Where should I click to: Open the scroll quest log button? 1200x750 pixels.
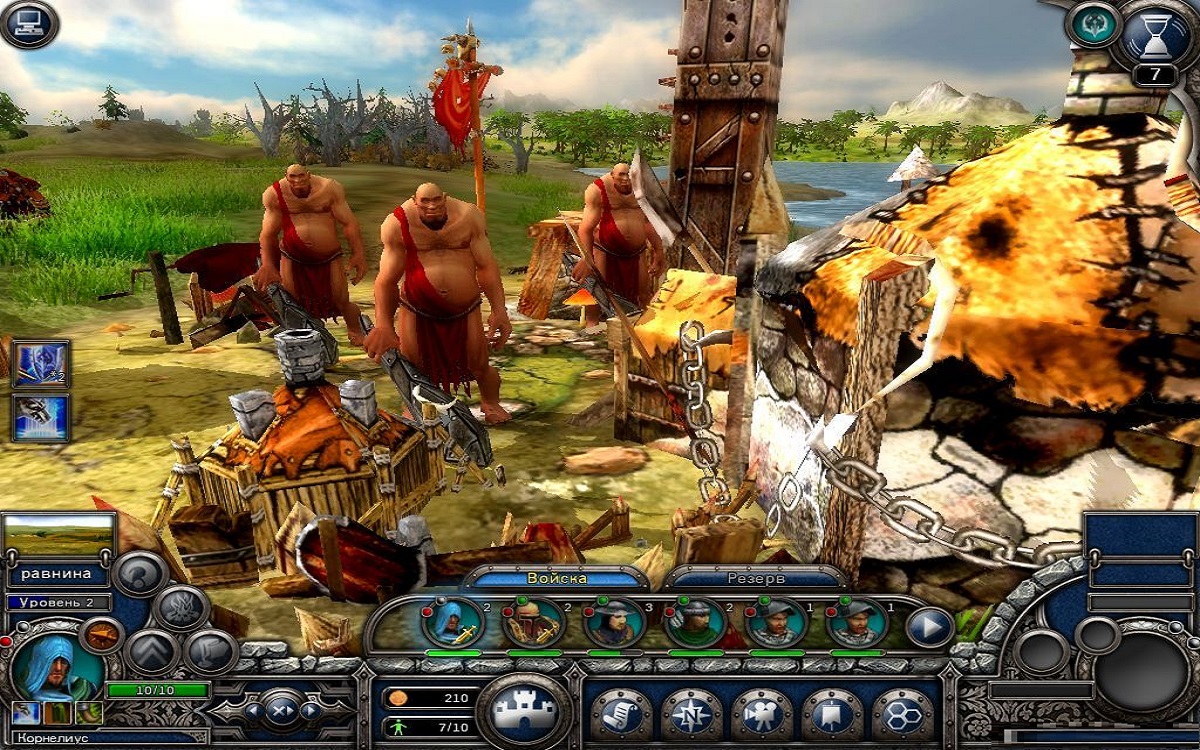[620, 712]
